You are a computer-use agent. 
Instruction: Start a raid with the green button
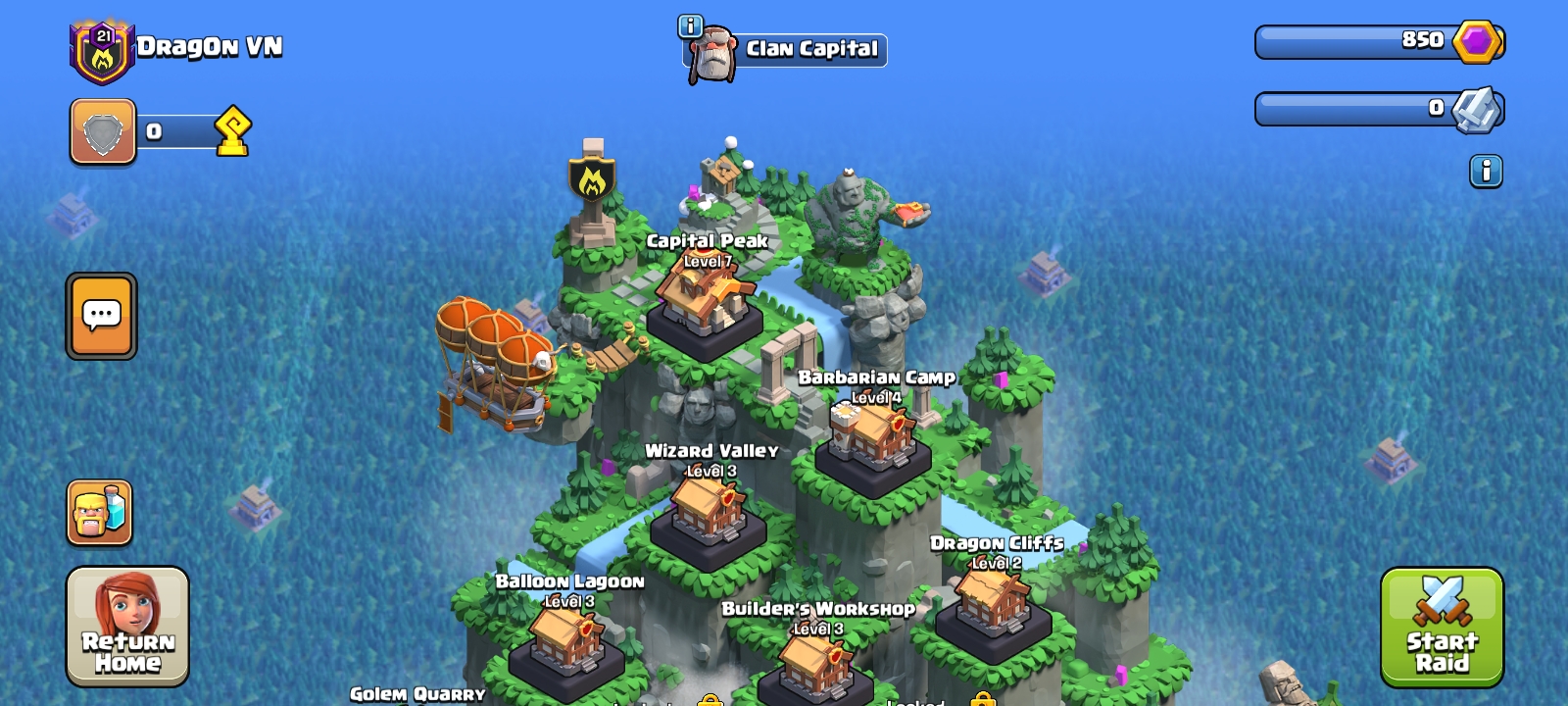pyautogui.click(x=1442, y=627)
